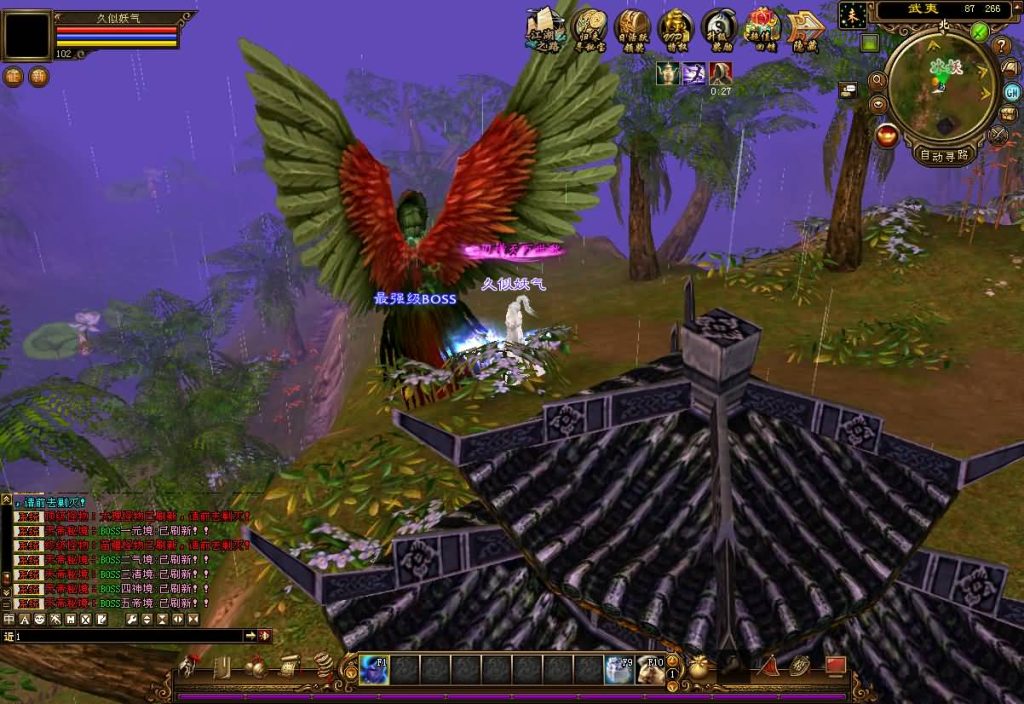Screen dimensions: 1024x704
Task: Click the hooded figure buff icon
Action: [721, 73]
